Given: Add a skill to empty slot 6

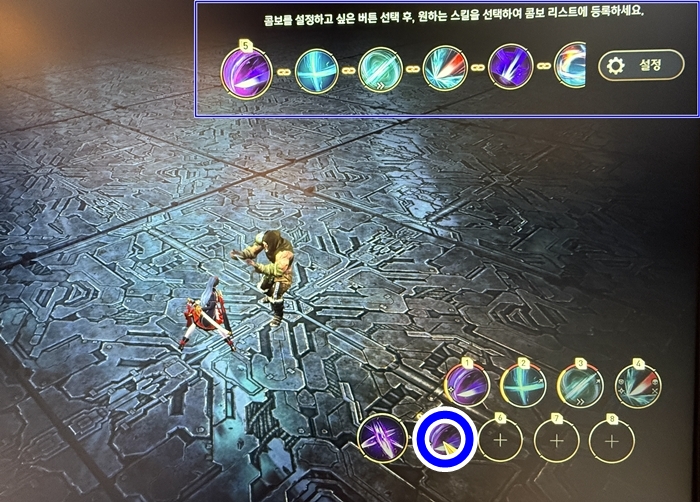Looking at the screenshot, I should 501,441.
